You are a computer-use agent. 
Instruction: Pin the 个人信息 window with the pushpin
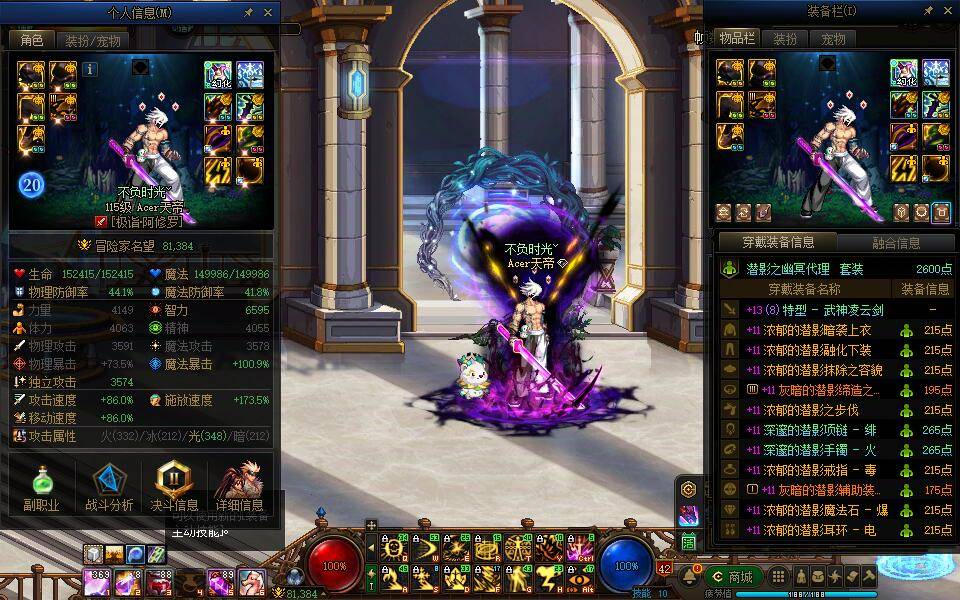(249, 13)
